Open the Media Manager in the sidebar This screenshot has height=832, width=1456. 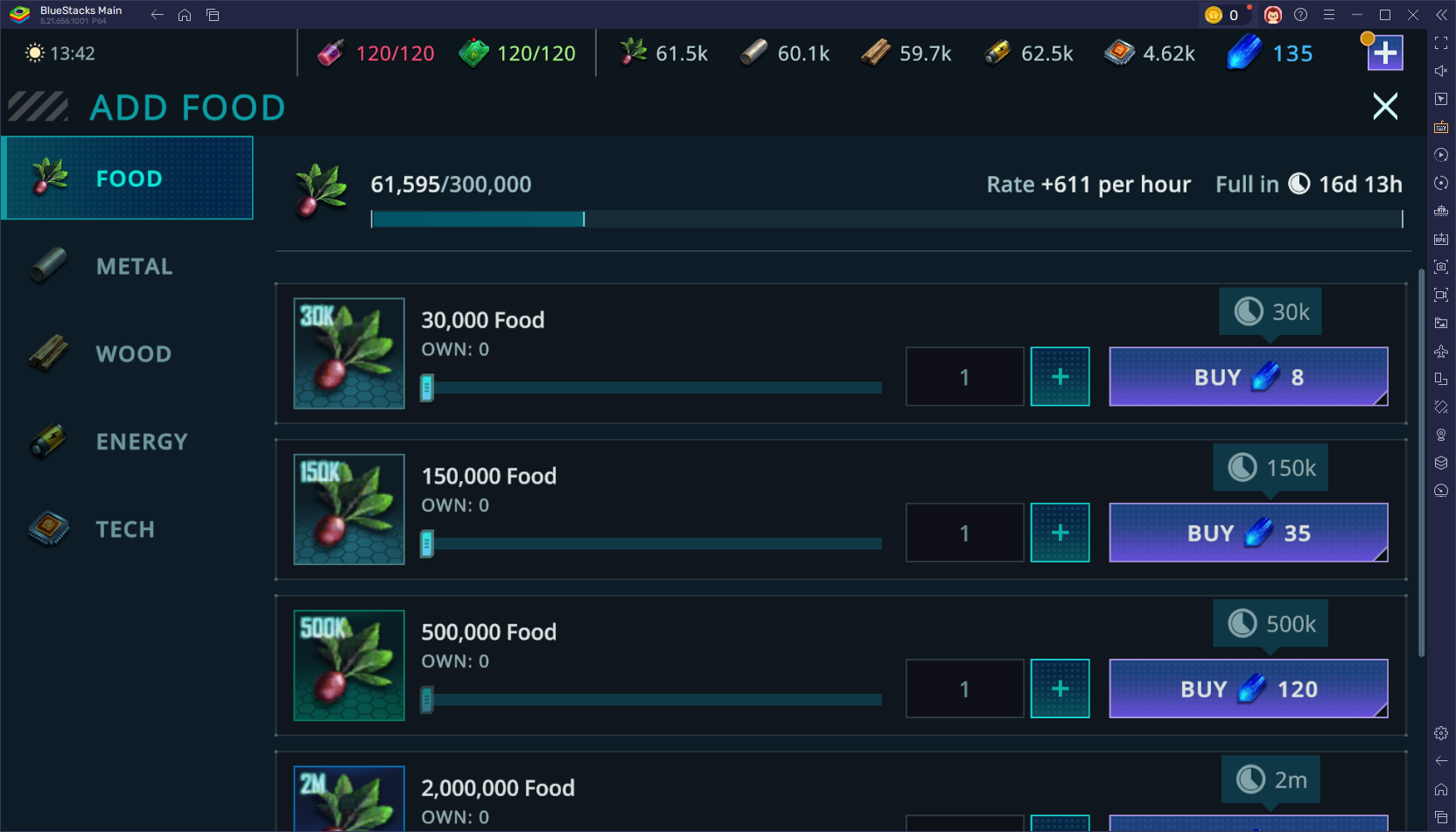[x=1441, y=322]
